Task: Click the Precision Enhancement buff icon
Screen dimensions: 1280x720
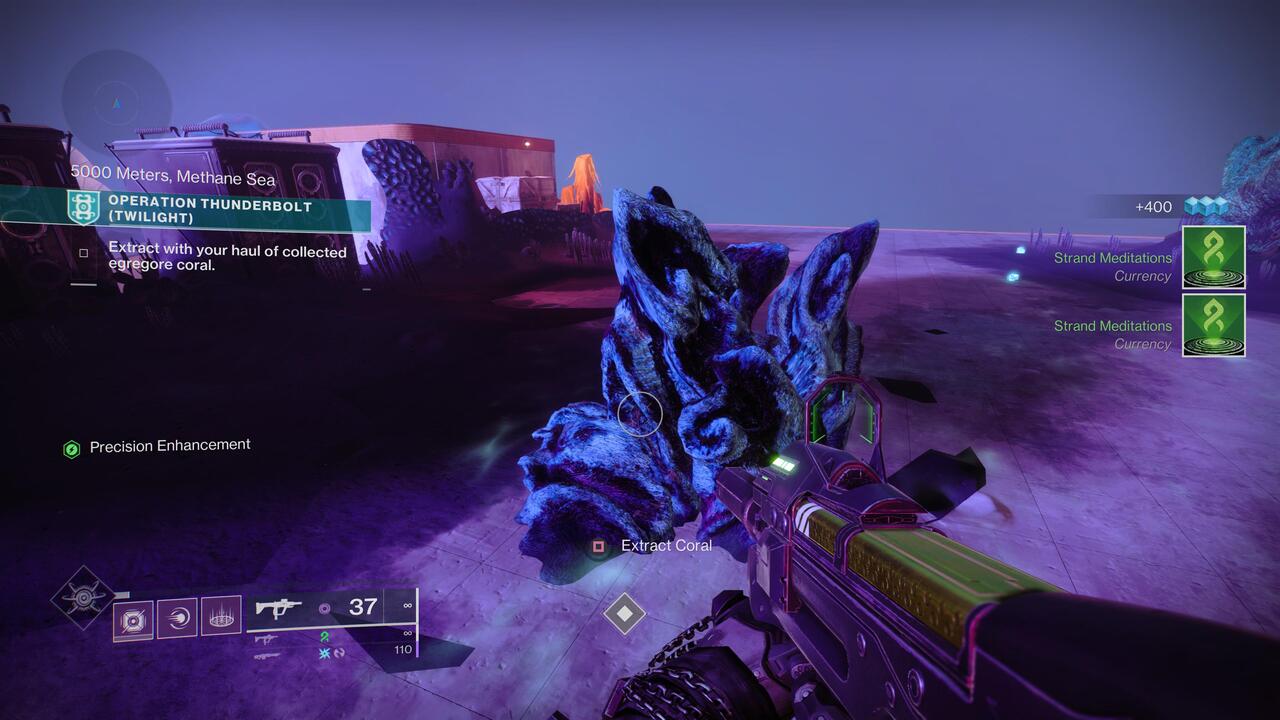Action: tap(72, 449)
